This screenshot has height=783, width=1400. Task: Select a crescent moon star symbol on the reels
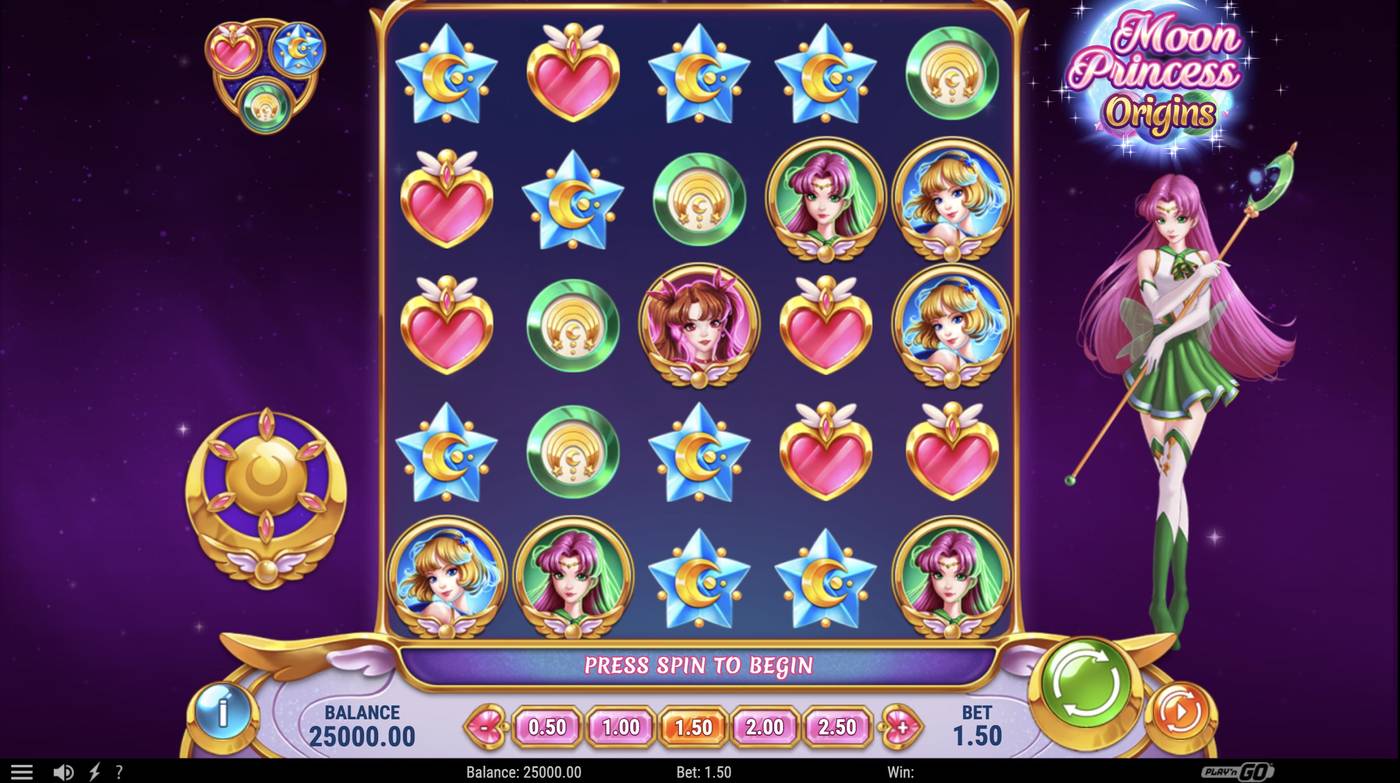[445, 73]
